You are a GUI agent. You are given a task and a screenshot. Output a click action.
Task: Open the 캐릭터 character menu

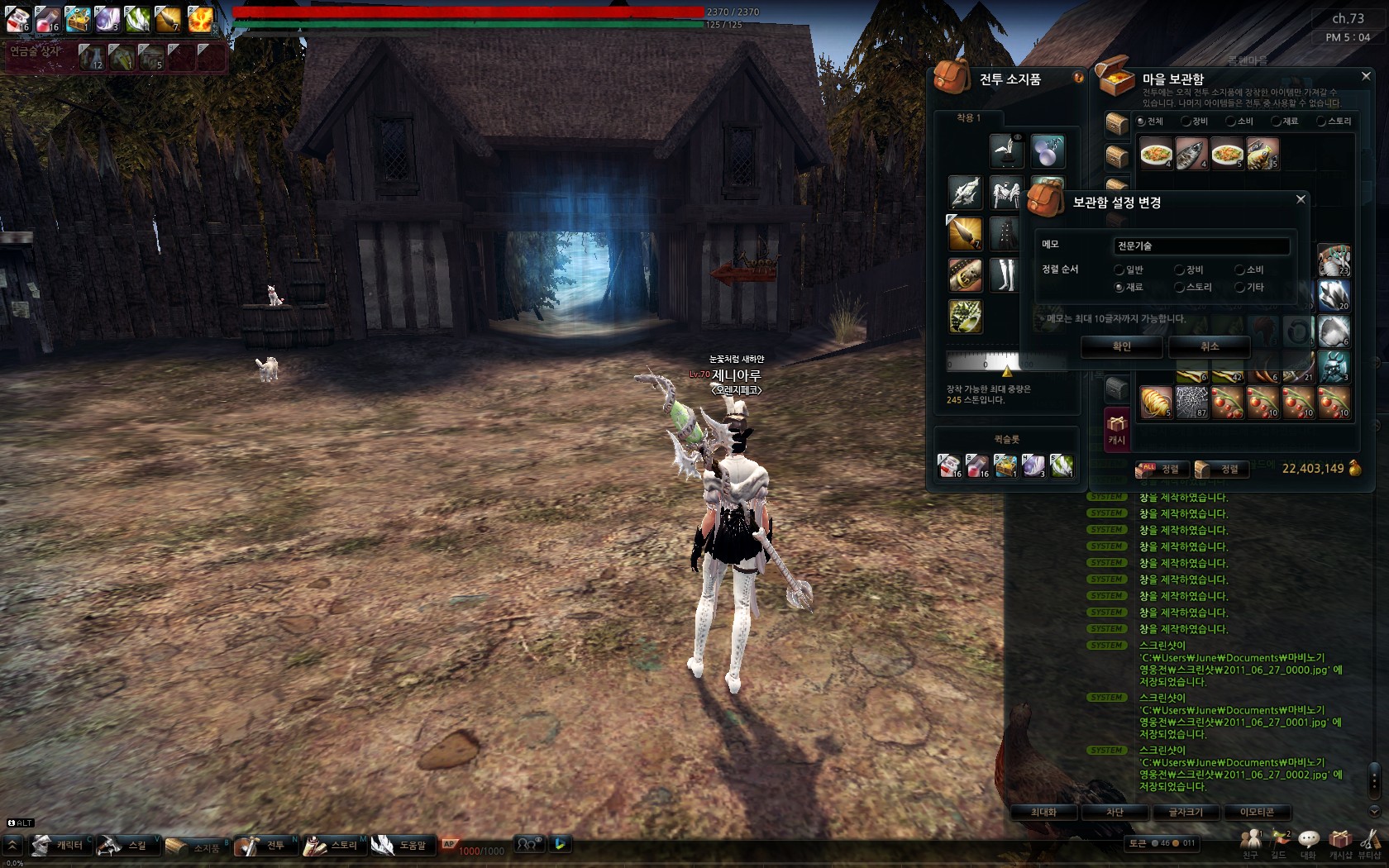60,845
